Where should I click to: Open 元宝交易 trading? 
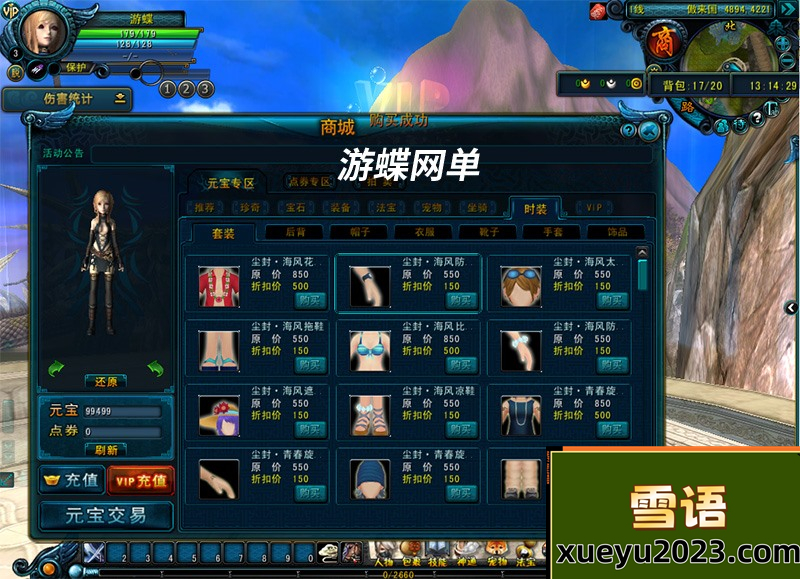[x=105, y=516]
